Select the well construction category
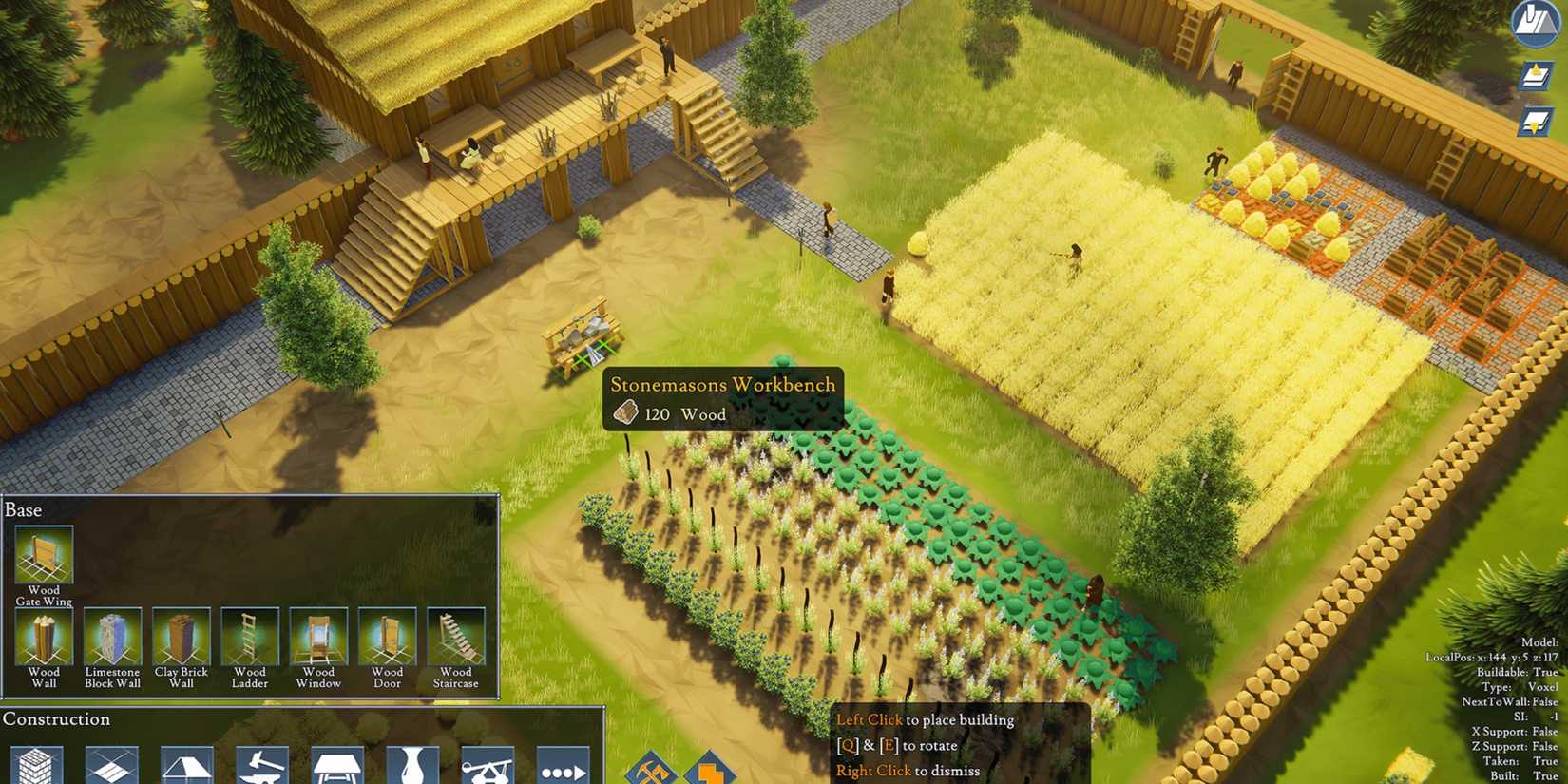 pos(489,768)
